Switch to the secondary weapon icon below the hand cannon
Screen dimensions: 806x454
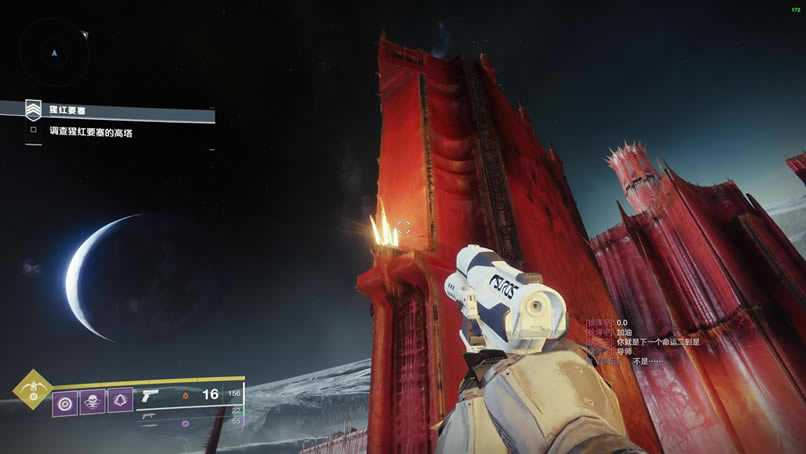click(150, 414)
